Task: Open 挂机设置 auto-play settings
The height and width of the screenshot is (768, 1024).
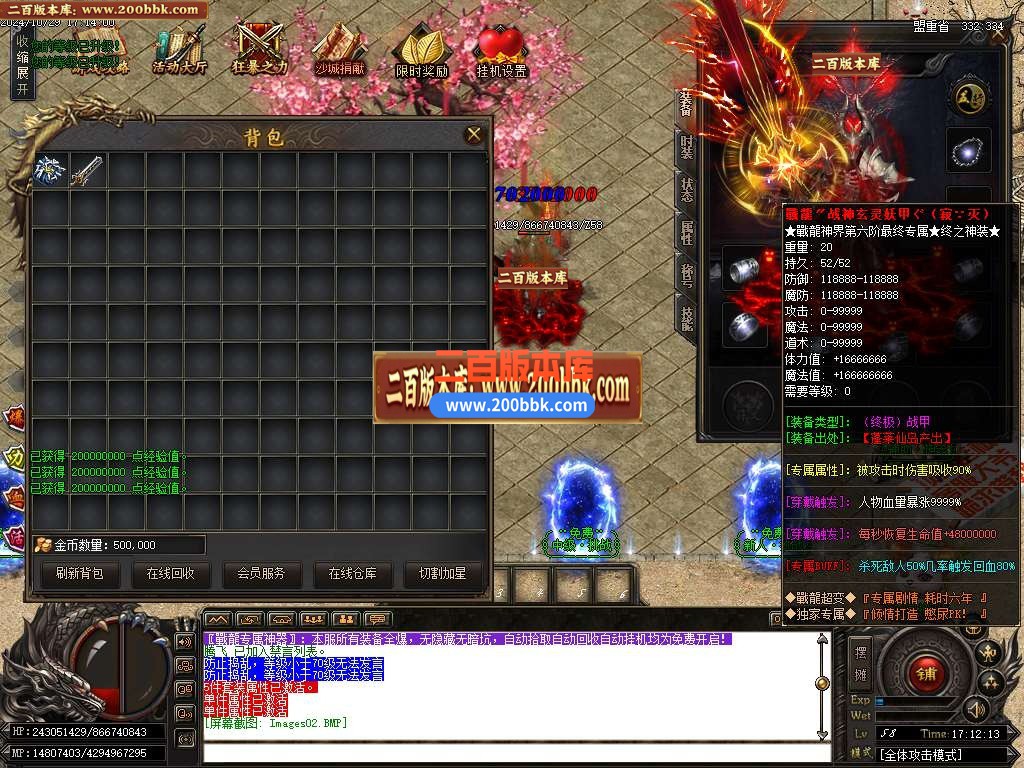Action: pyautogui.click(x=501, y=52)
